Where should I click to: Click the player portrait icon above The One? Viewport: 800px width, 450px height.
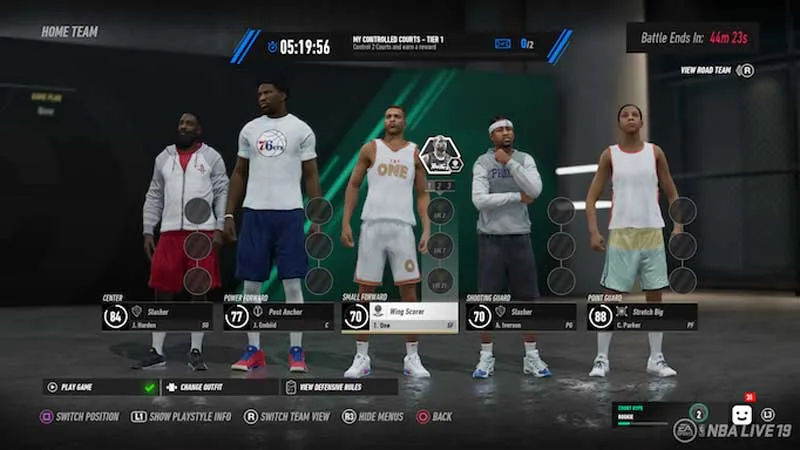click(x=439, y=155)
